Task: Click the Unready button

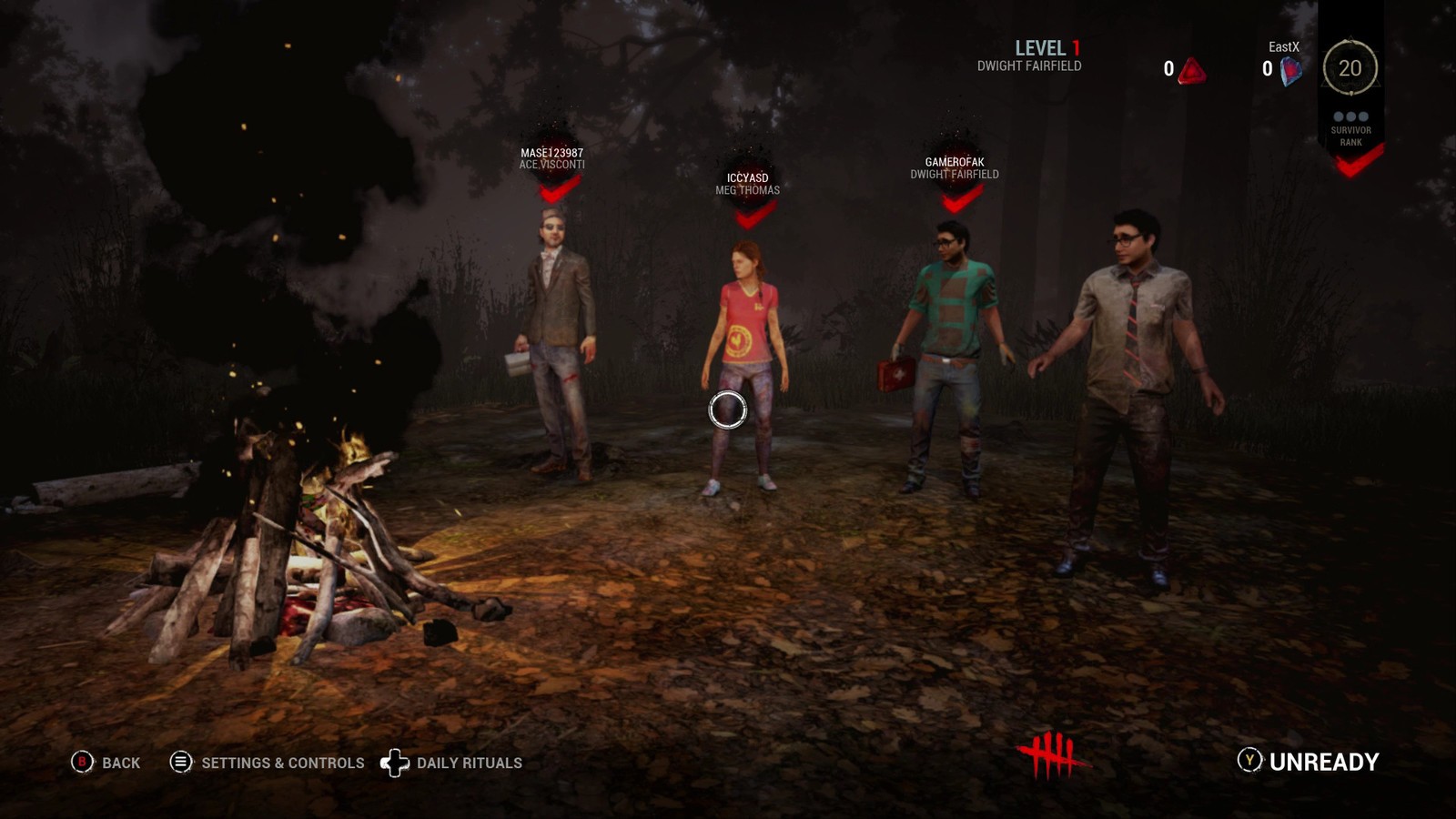Action: click(x=1309, y=762)
